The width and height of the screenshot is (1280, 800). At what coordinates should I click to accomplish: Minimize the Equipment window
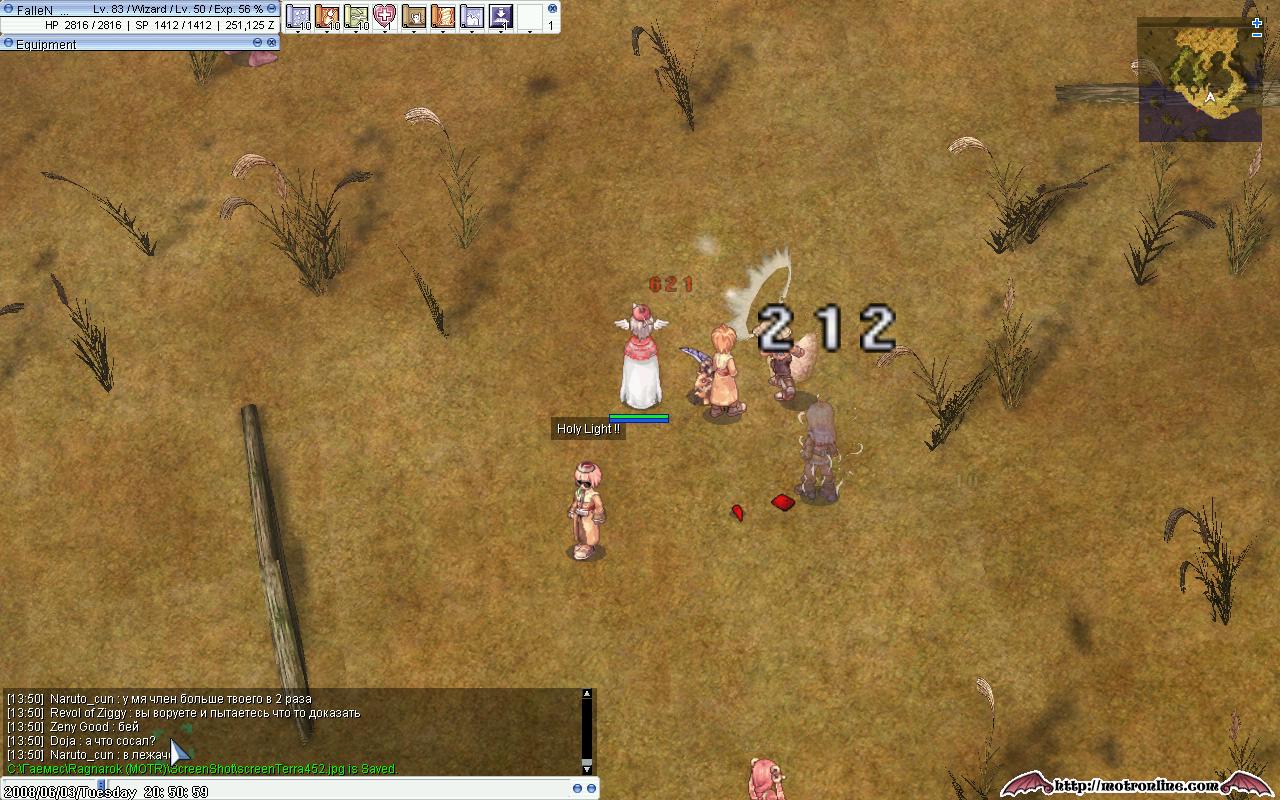coord(257,43)
